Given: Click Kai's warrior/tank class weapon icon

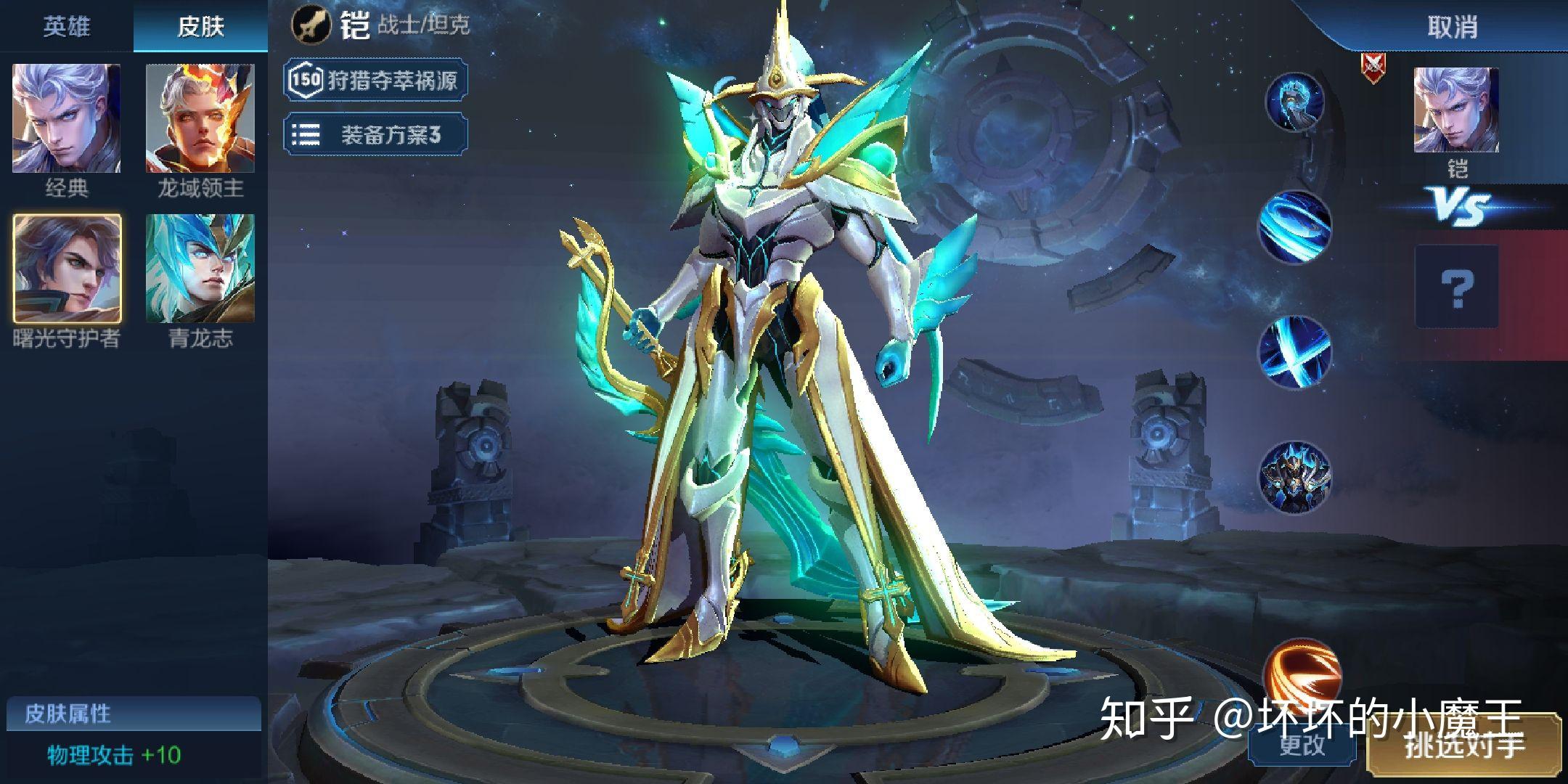Looking at the screenshot, I should pos(311,23).
